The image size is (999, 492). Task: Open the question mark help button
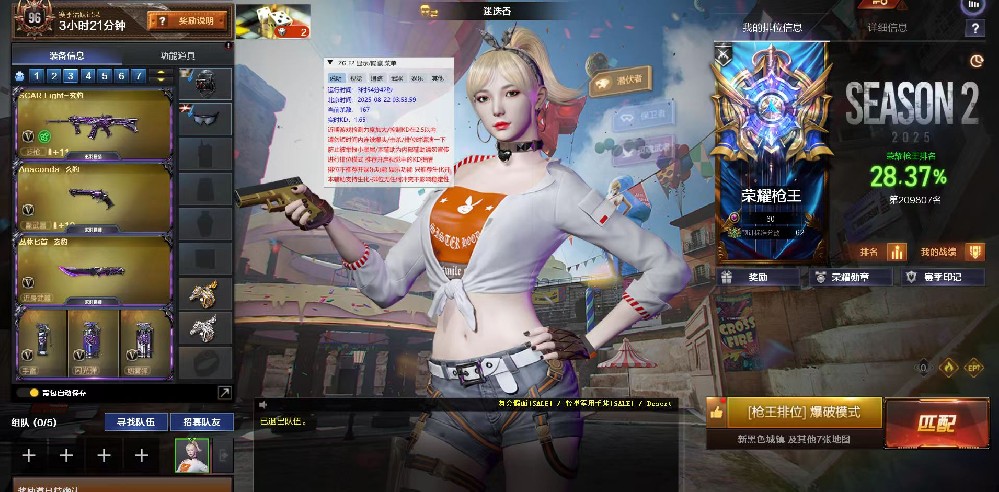(x=975, y=29)
